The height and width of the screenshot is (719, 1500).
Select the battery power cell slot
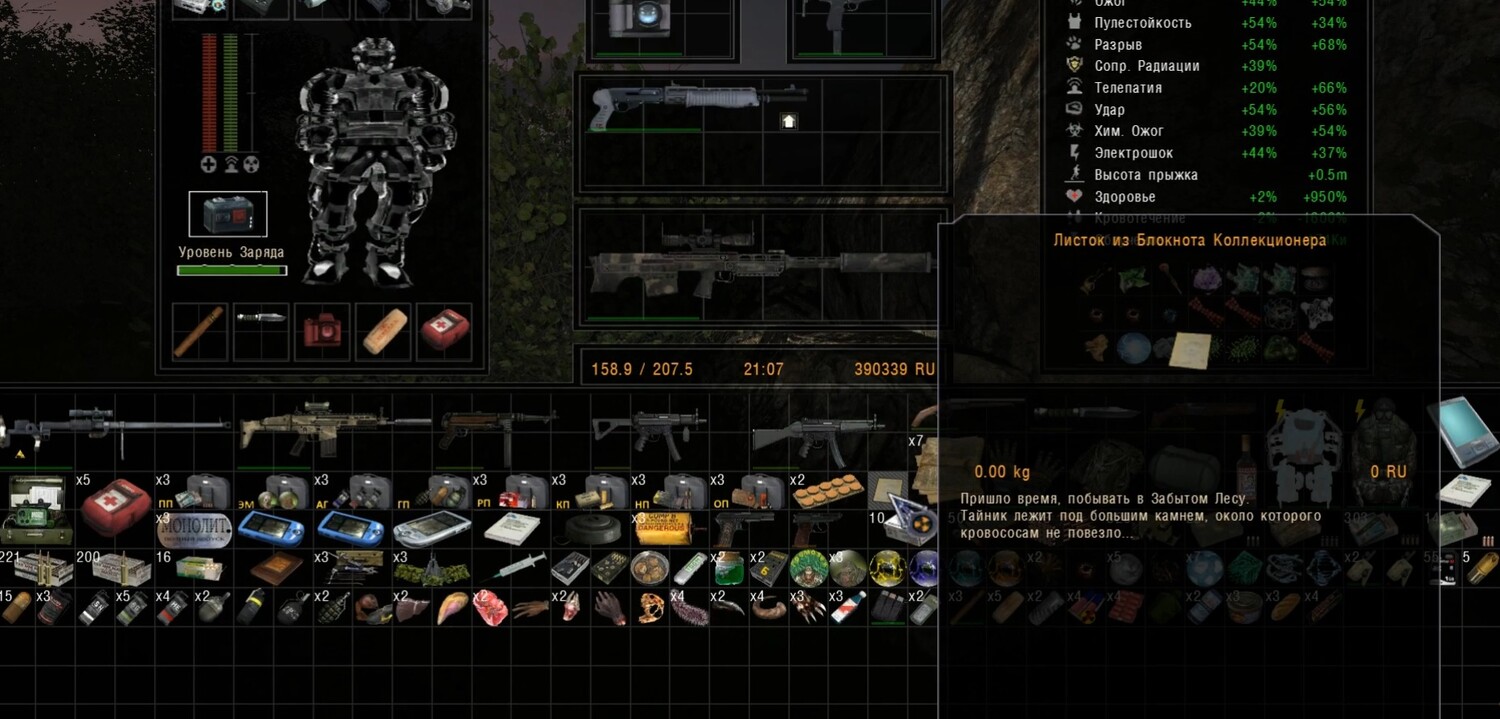228,214
